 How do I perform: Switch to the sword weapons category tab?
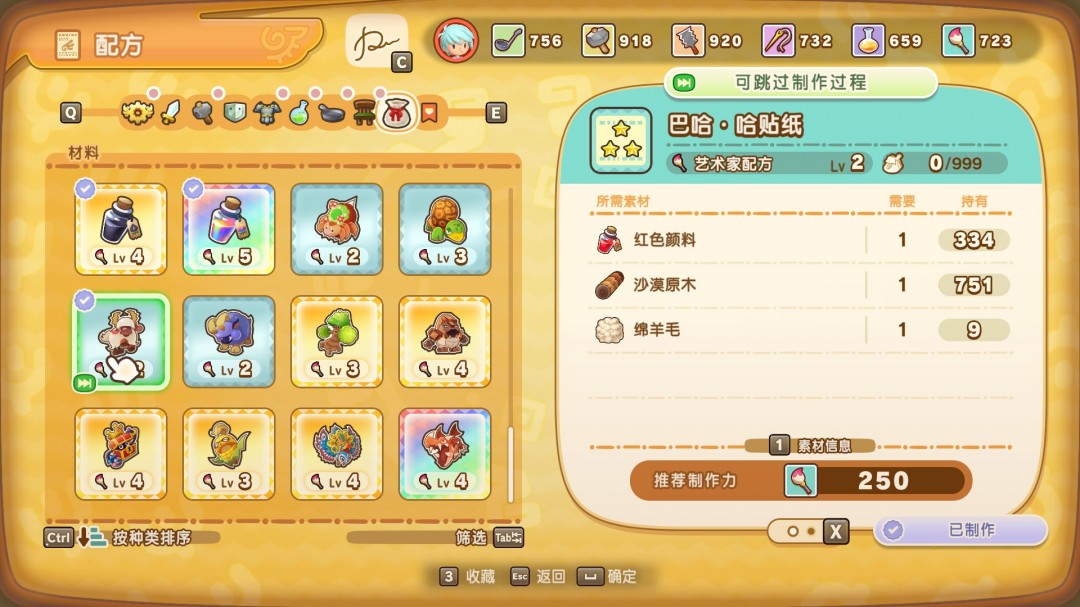pyautogui.click(x=172, y=113)
